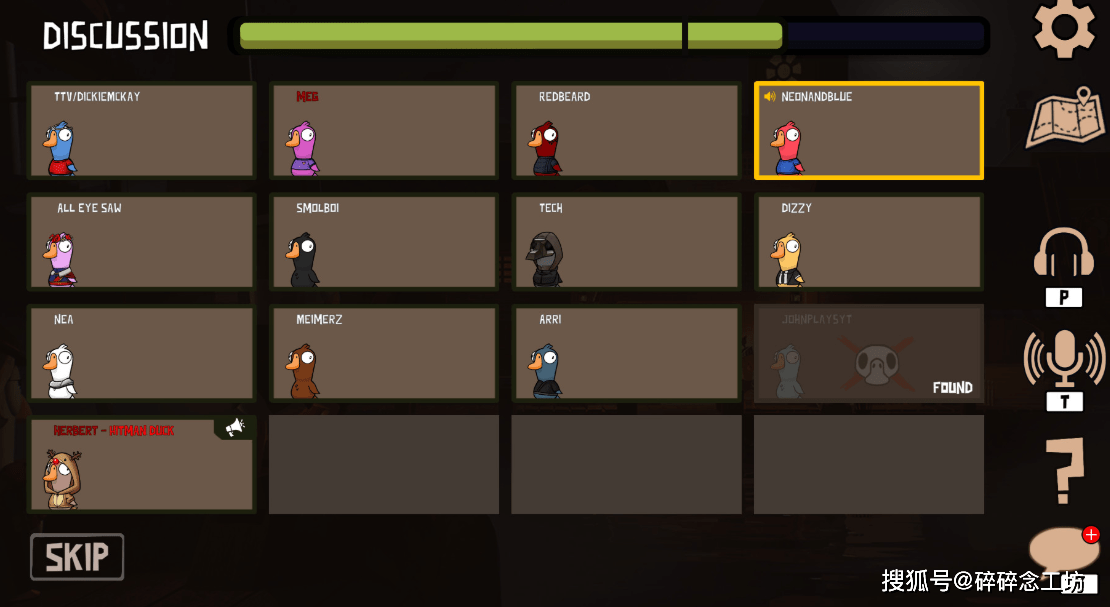Viewport: 1110px width, 607px height.
Task: Vote for Redbeard
Action: coord(627,131)
